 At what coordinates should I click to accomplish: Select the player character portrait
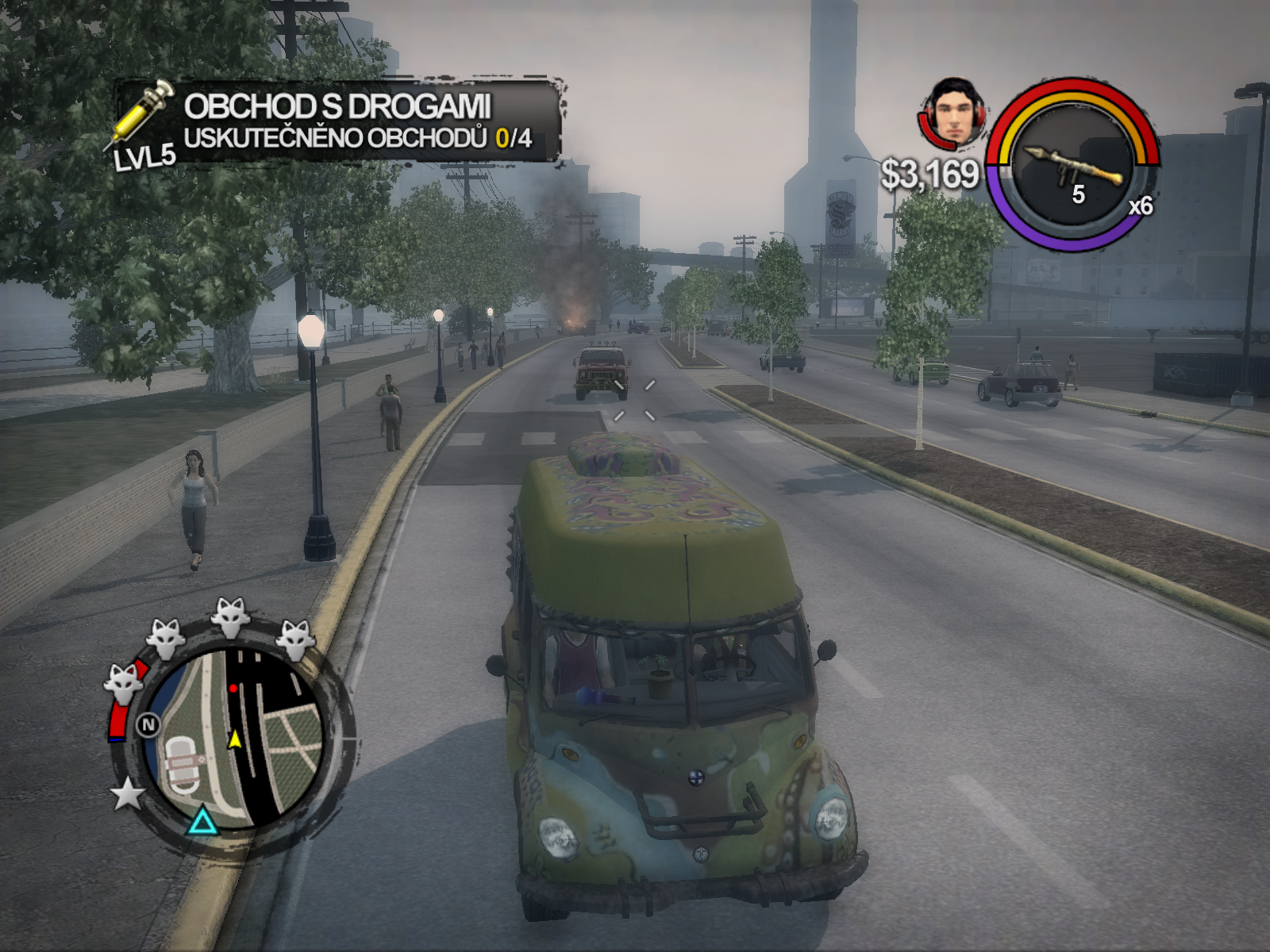point(955,112)
